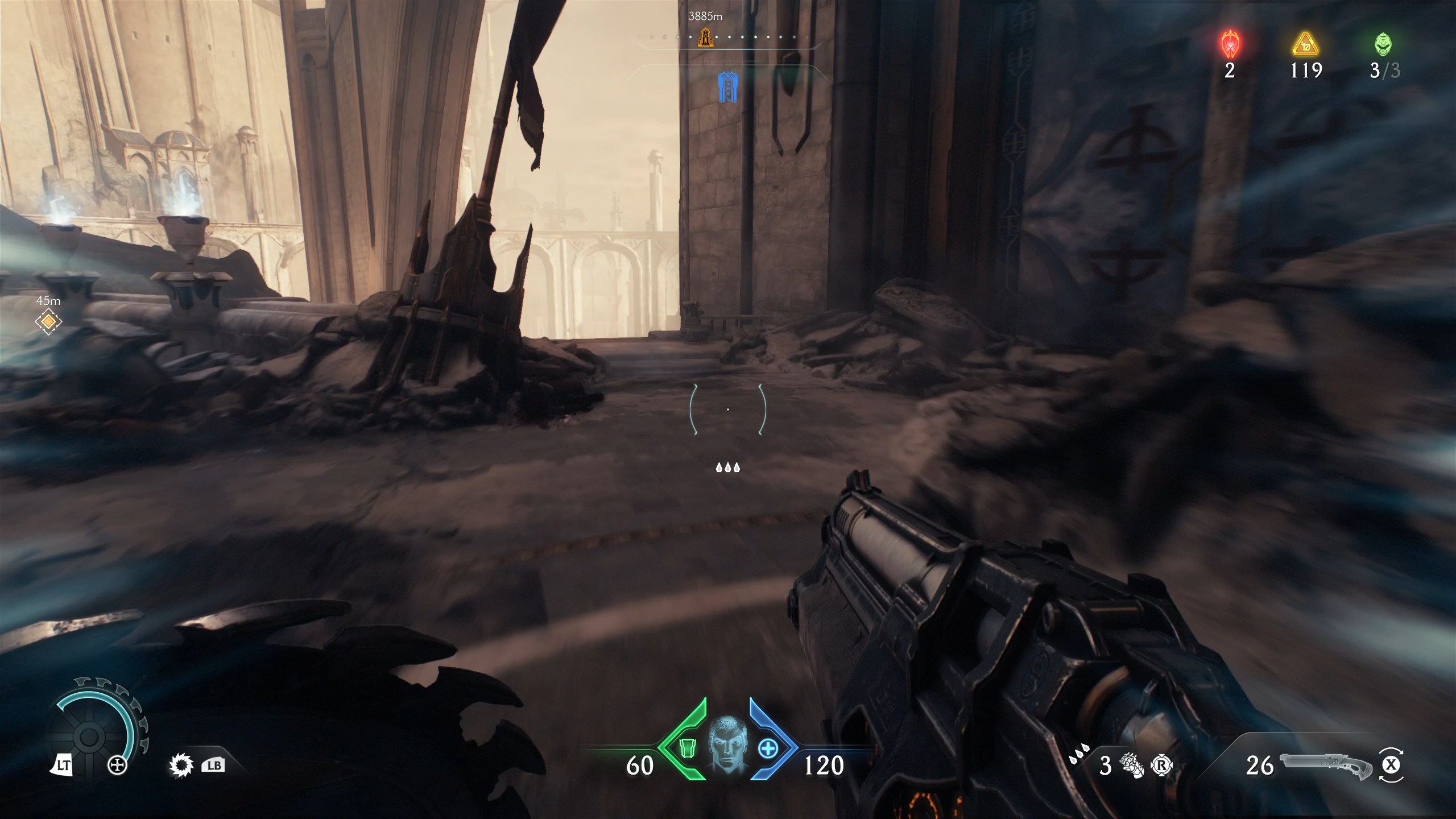This screenshot has width=1456, height=819.
Task: Select the 45m waypoint marker
Action: (50, 322)
